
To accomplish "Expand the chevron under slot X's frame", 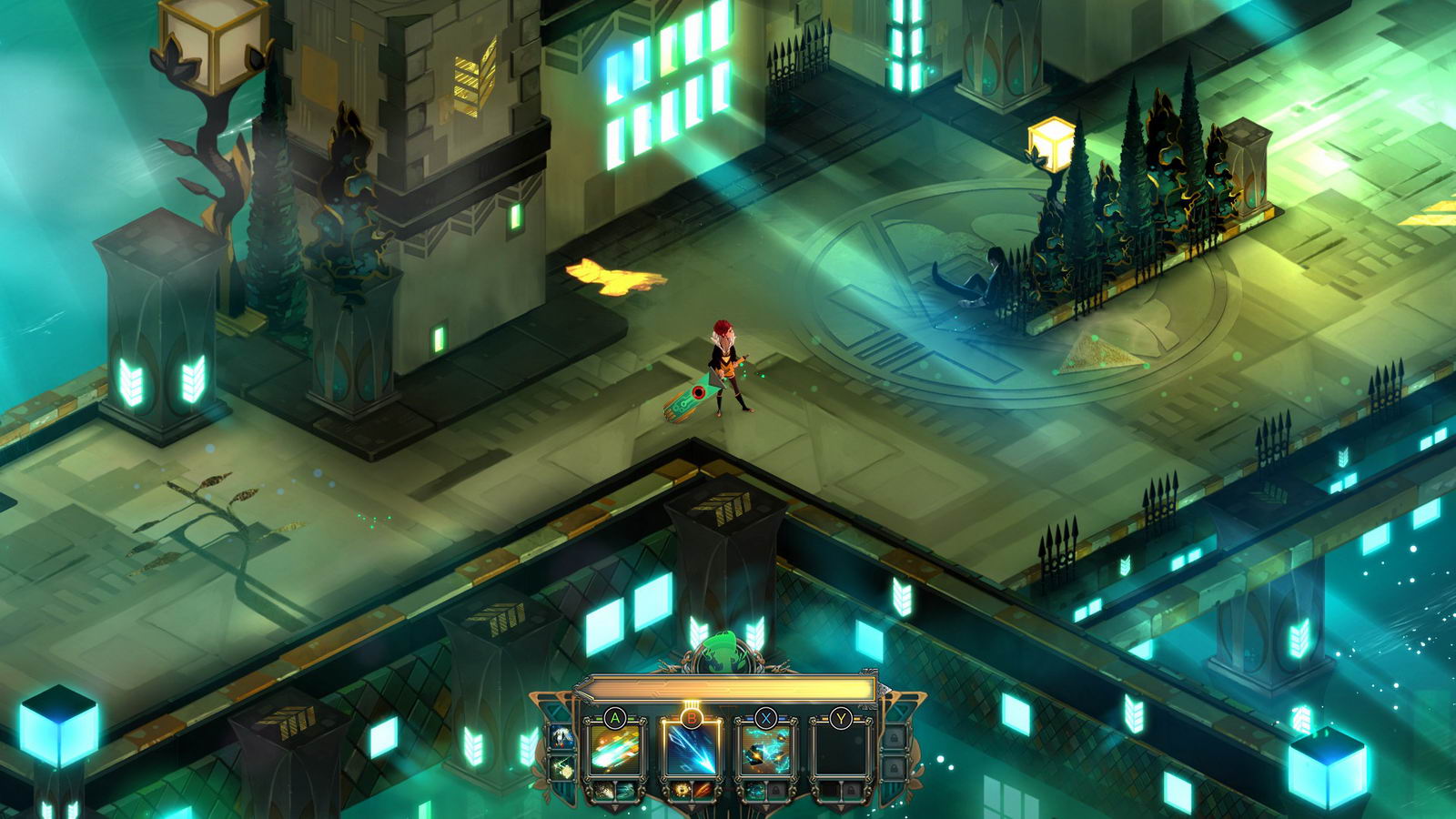I will (764, 806).
